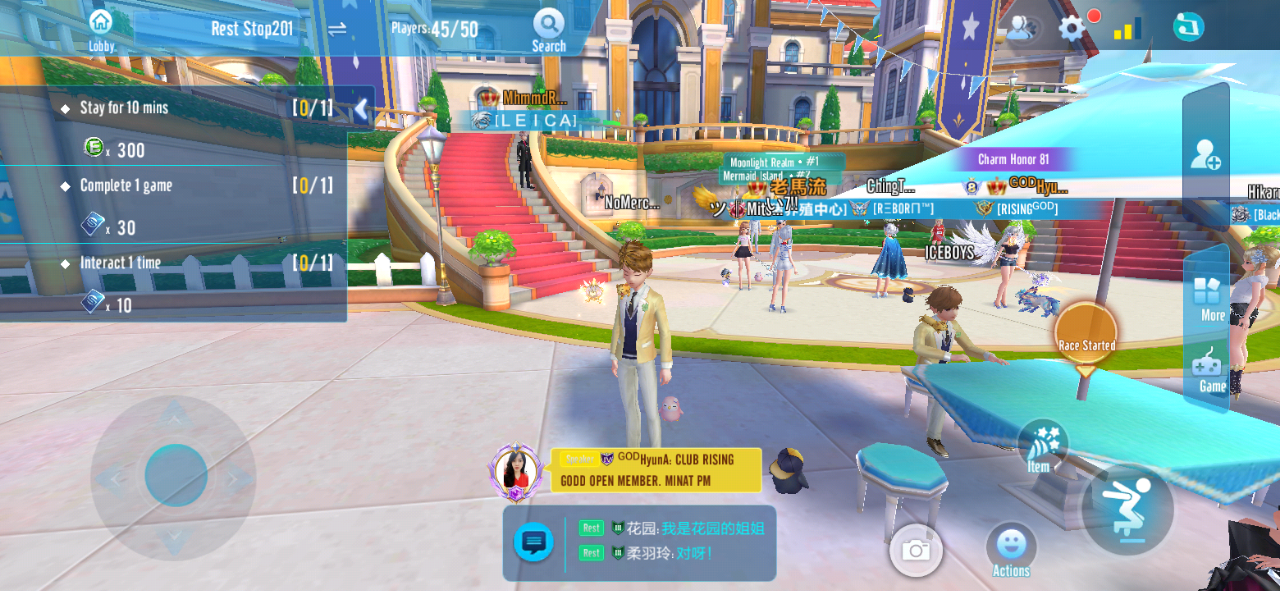The width and height of the screenshot is (1280, 591).
Task: Tap HyunA's club announcement banner
Action: click(655, 470)
